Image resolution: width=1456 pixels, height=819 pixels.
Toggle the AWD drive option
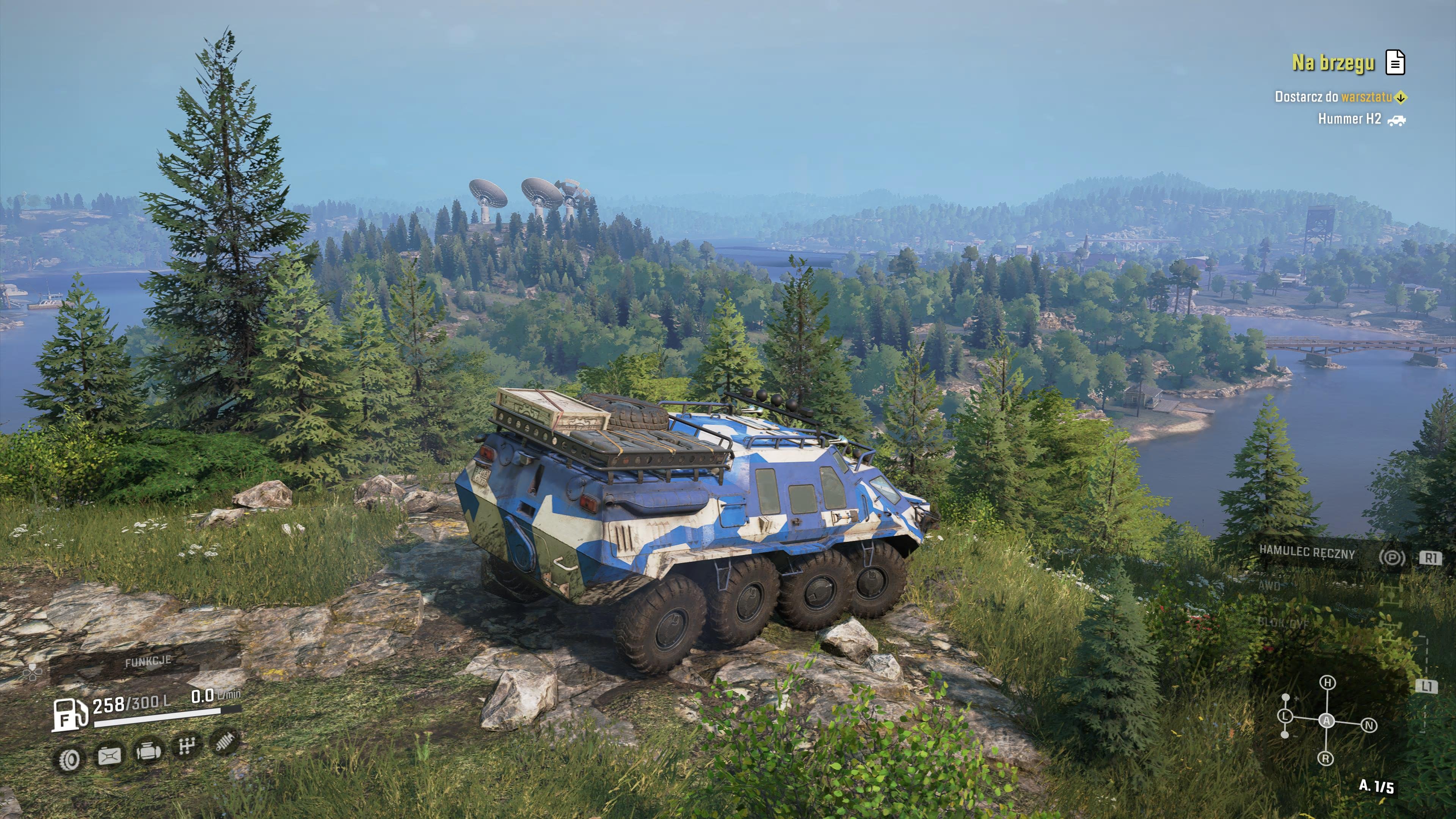coord(1269,586)
